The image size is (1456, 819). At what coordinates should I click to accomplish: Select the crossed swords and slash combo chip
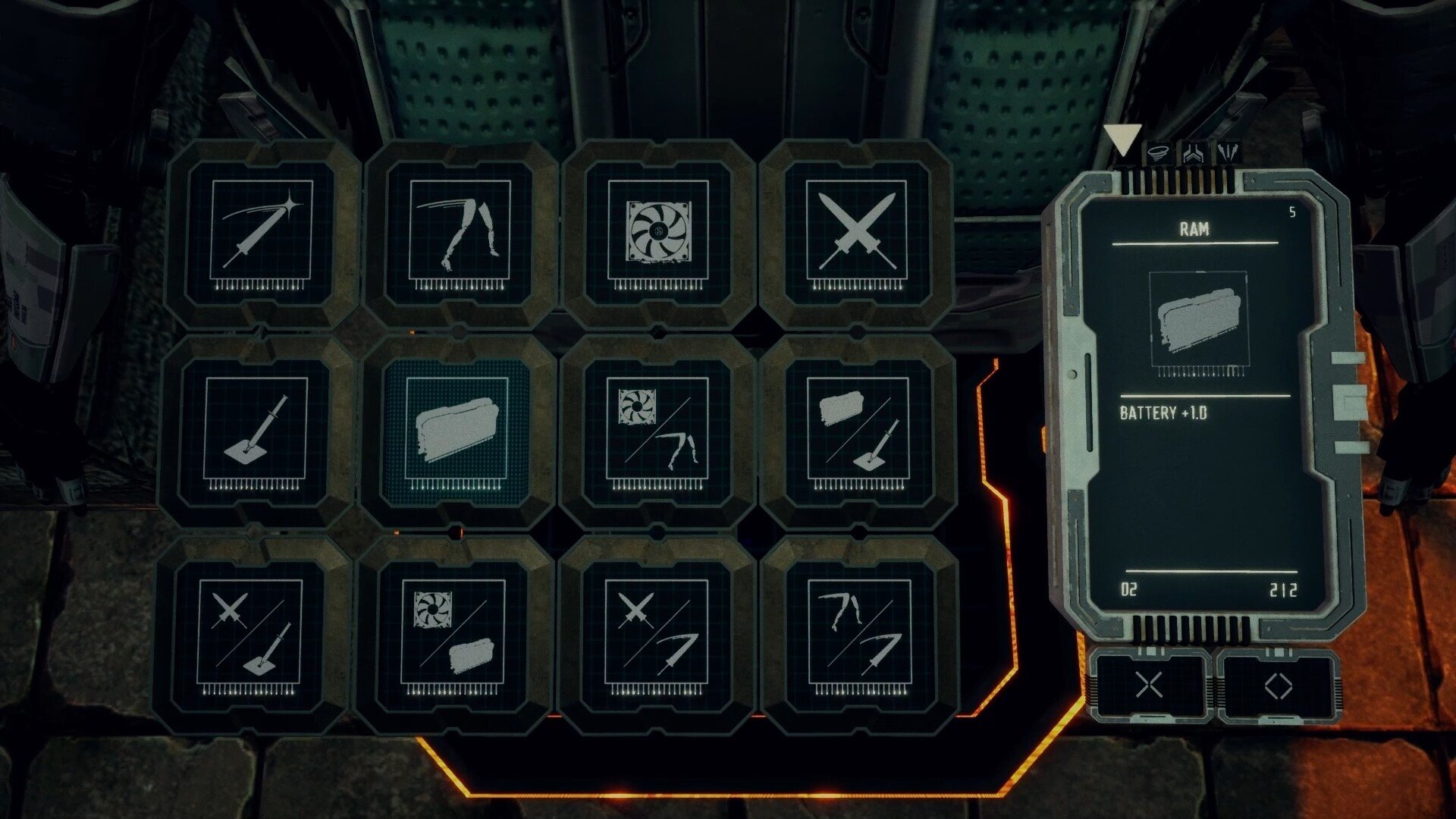[x=656, y=633]
